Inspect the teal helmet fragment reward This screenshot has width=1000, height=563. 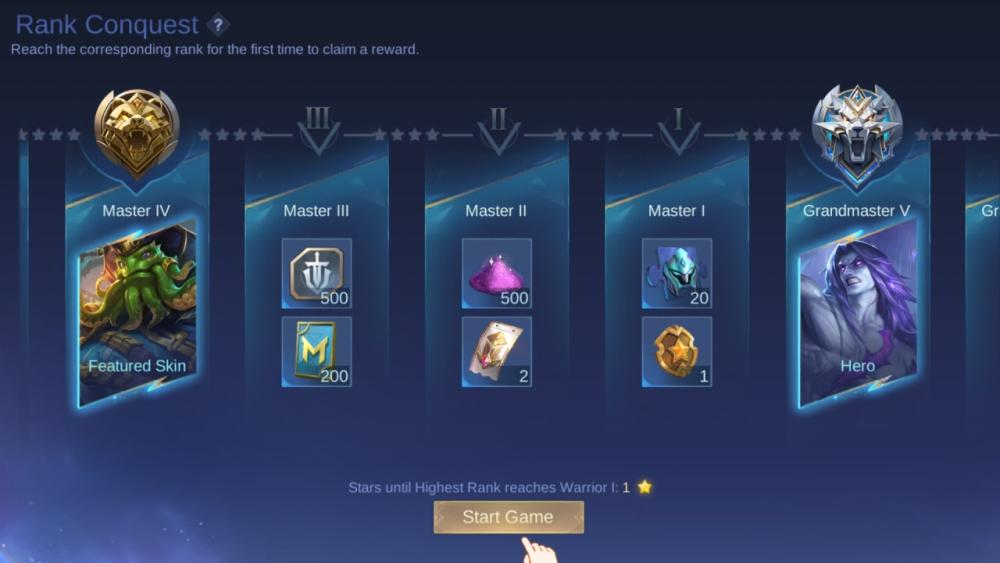point(676,273)
